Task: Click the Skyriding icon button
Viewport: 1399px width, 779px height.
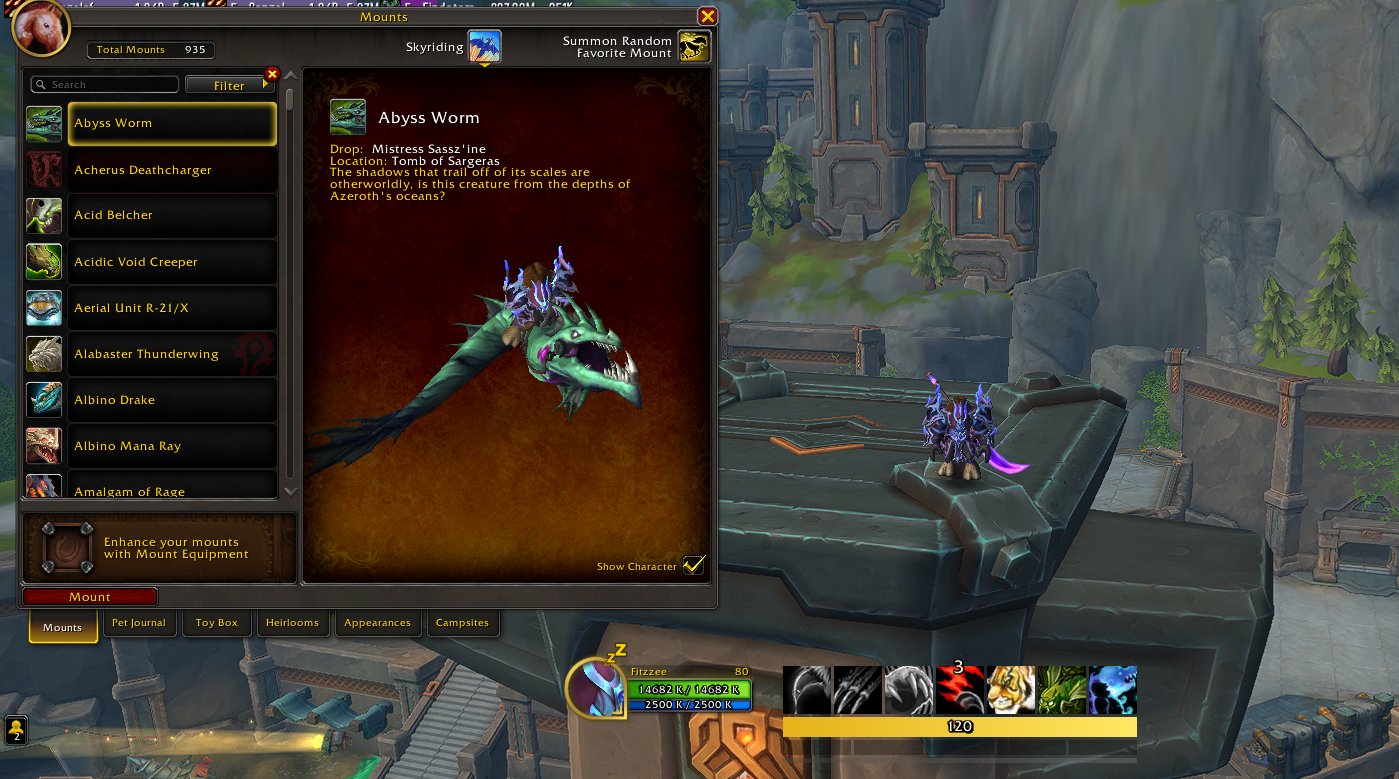Action: (485, 46)
